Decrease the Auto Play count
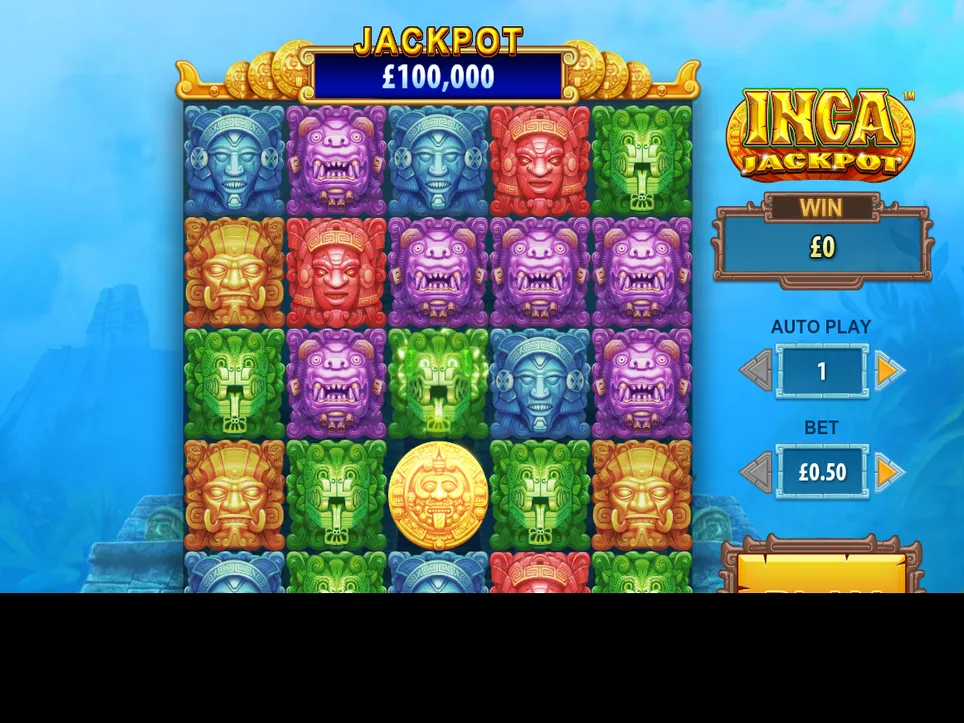964x723 pixels. (x=756, y=371)
